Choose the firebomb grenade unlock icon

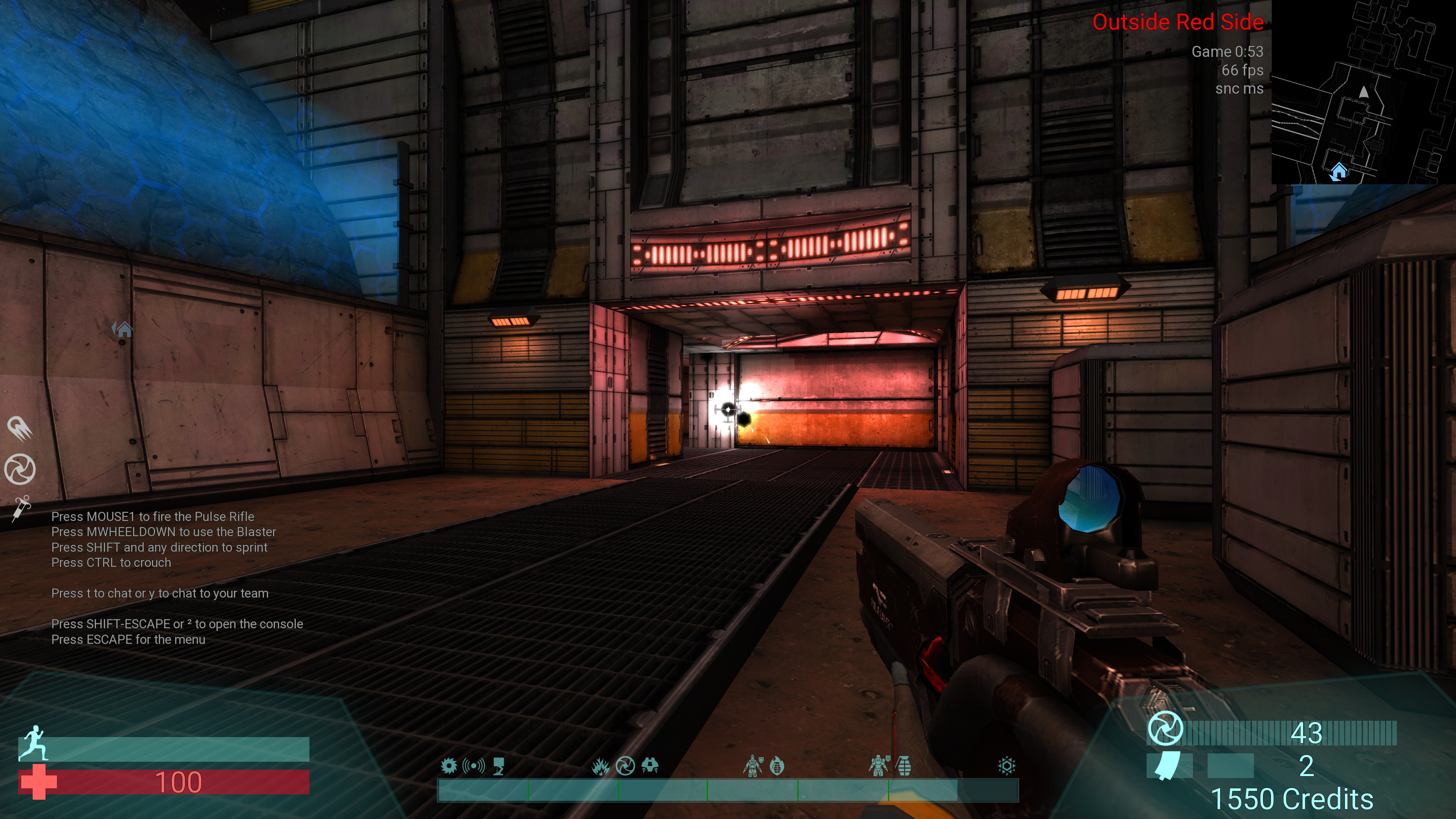click(777, 766)
